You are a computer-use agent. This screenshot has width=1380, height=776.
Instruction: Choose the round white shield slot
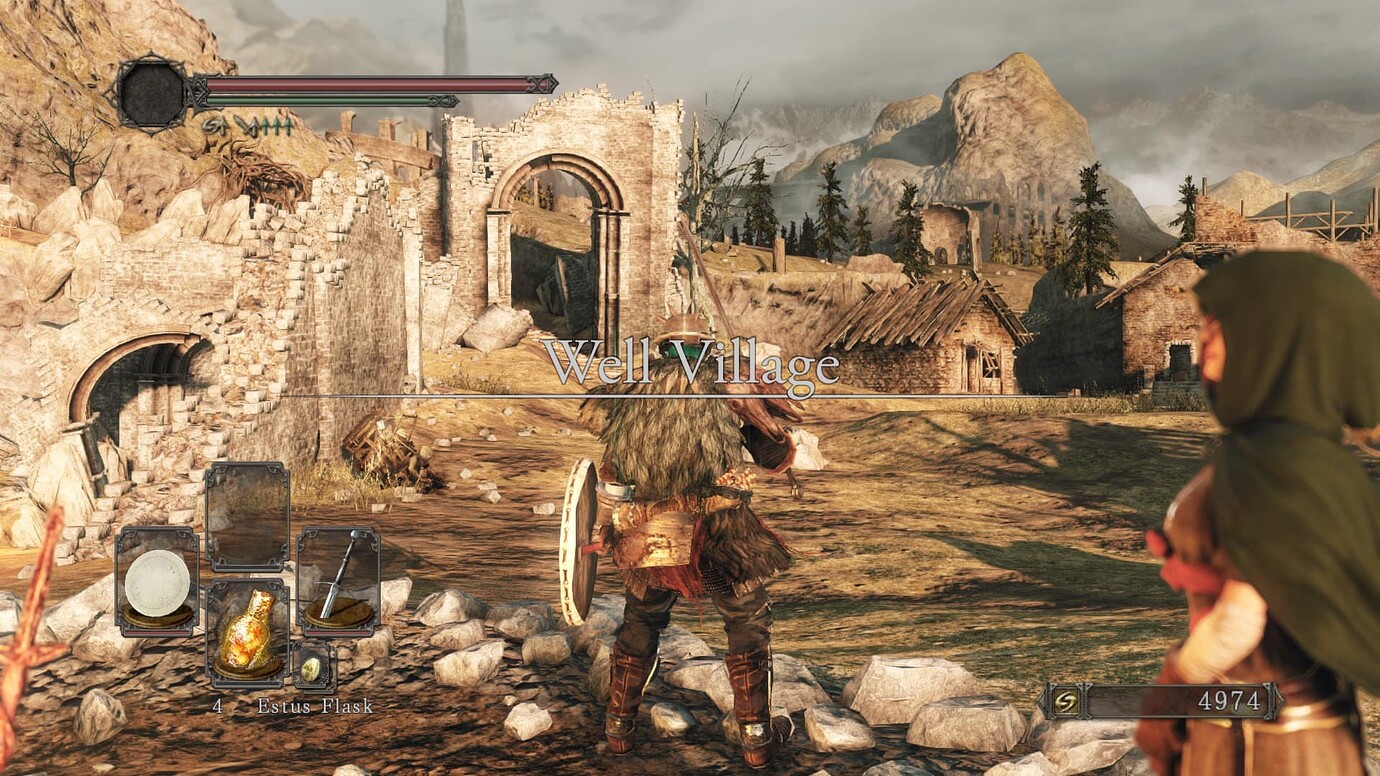click(x=157, y=582)
